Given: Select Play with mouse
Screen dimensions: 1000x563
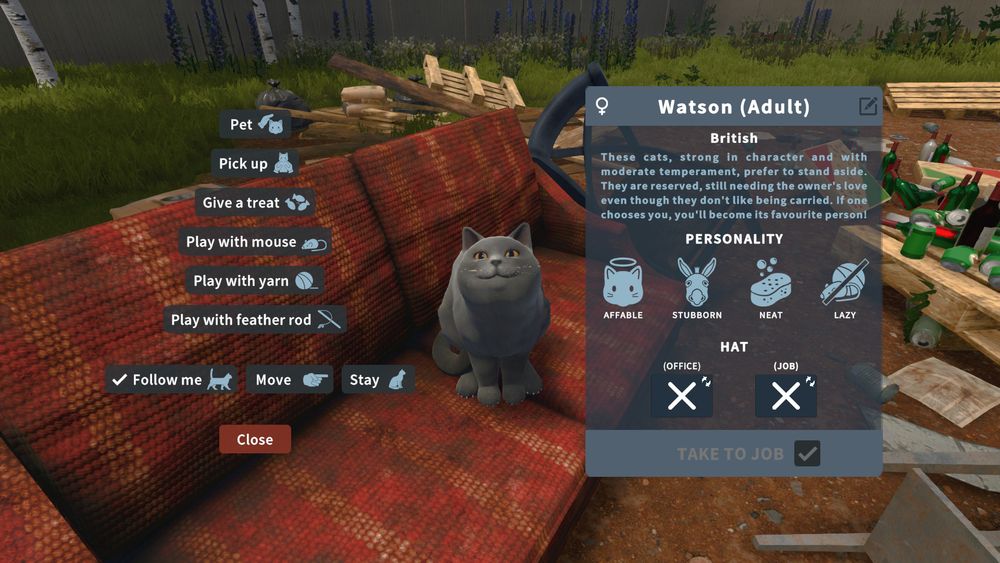Looking at the screenshot, I should click(255, 242).
